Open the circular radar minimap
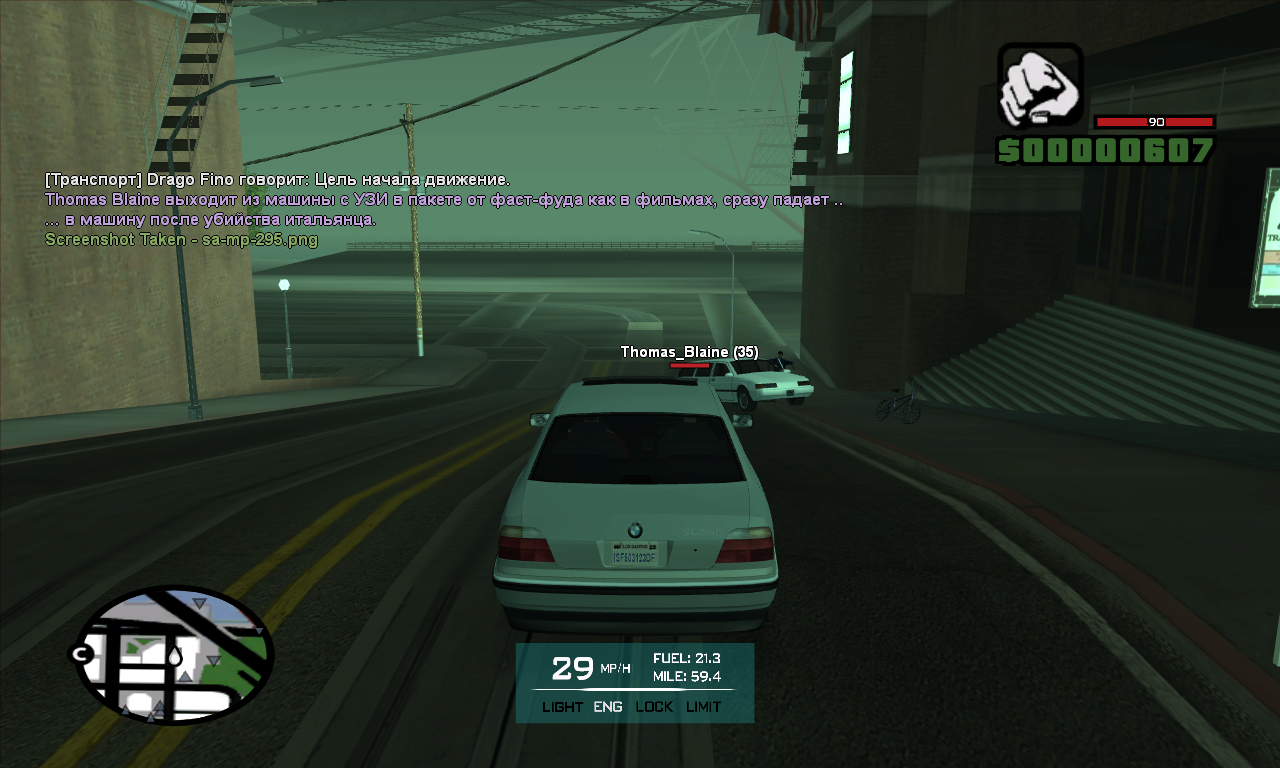This screenshot has height=768, width=1280. [170, 656]
